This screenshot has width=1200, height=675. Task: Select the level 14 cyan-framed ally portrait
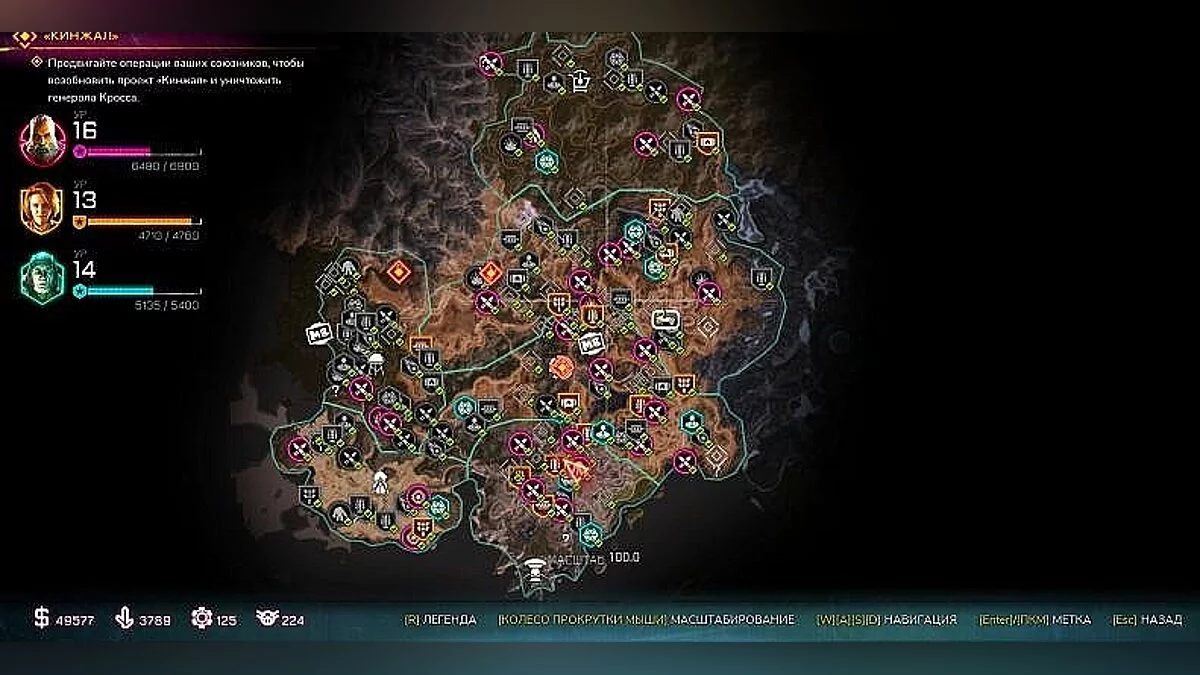(42, 277)
